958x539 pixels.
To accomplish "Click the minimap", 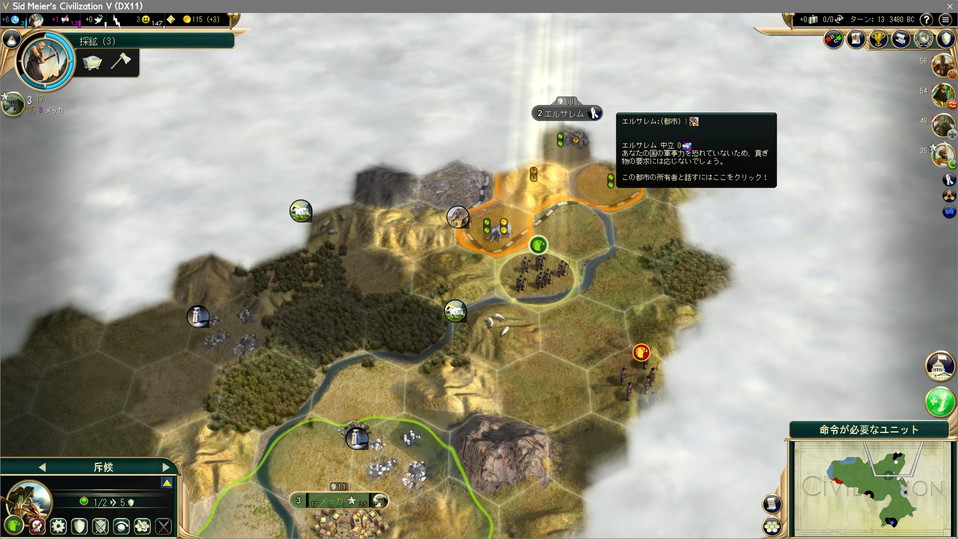I will [870, 487].
